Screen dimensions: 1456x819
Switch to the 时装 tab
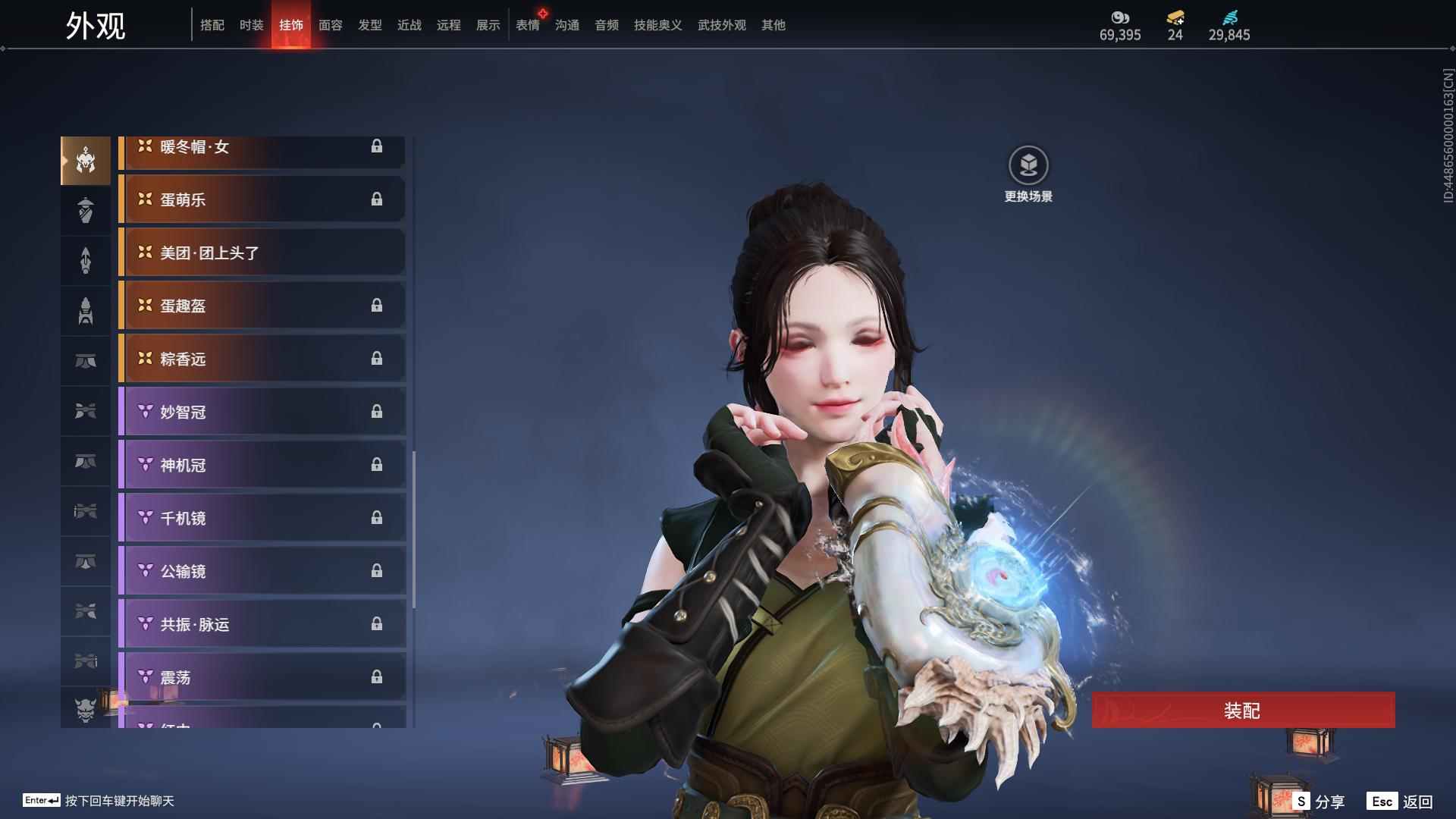(251, 25)
